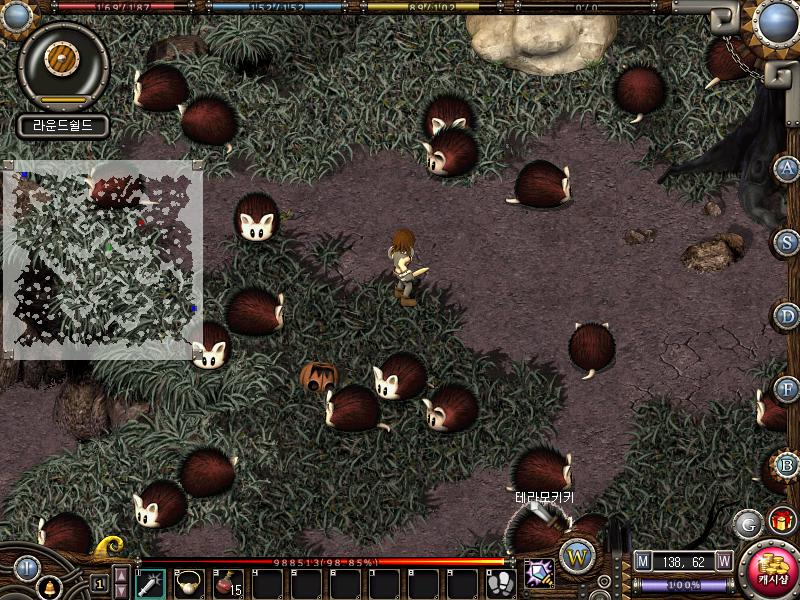Click the round S button
This screenshot has height=600, width=800.
tap(788, 242)
